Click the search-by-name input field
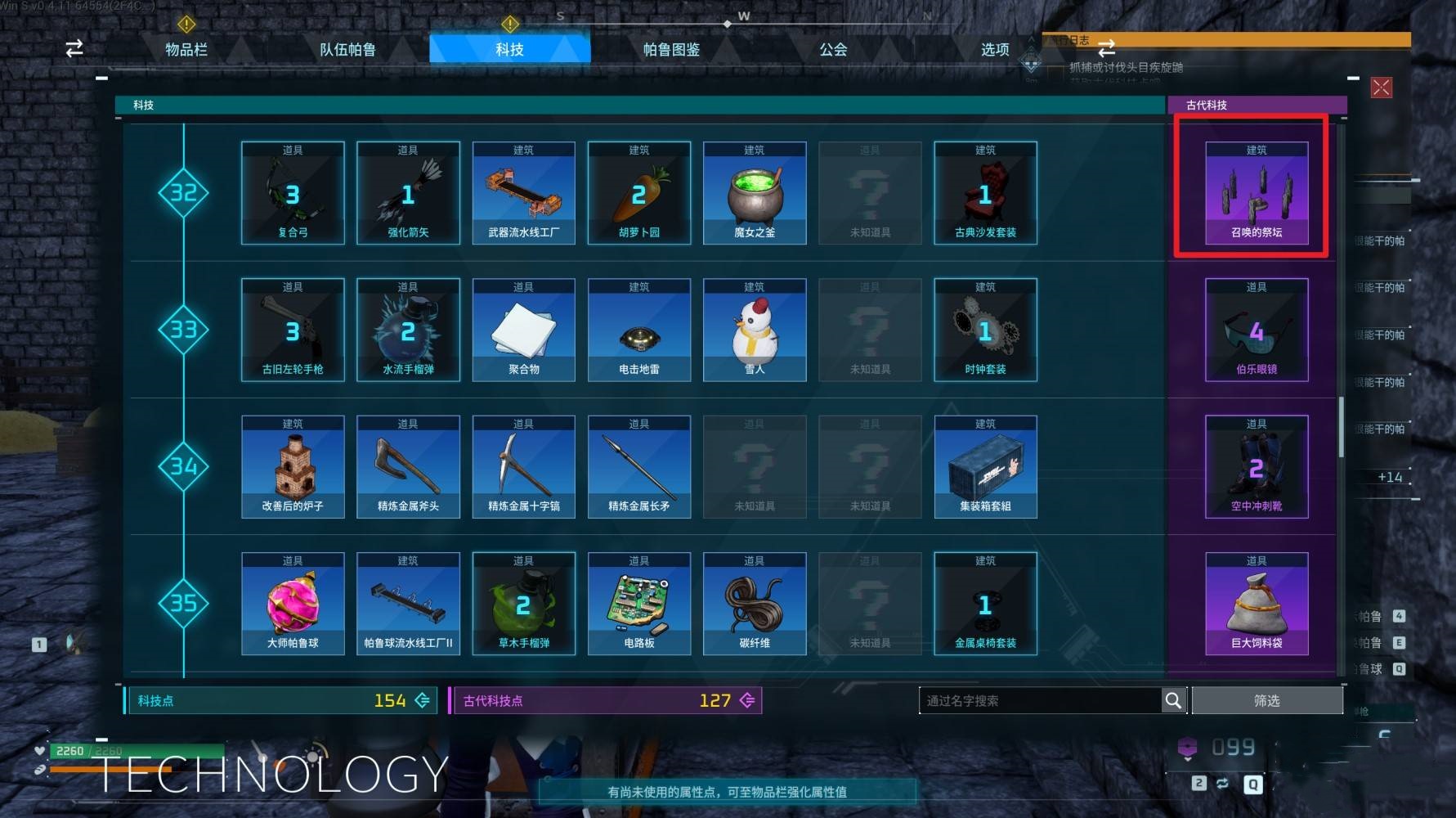This screenshot has height=818, width=1456. [x=1040, y=700]
